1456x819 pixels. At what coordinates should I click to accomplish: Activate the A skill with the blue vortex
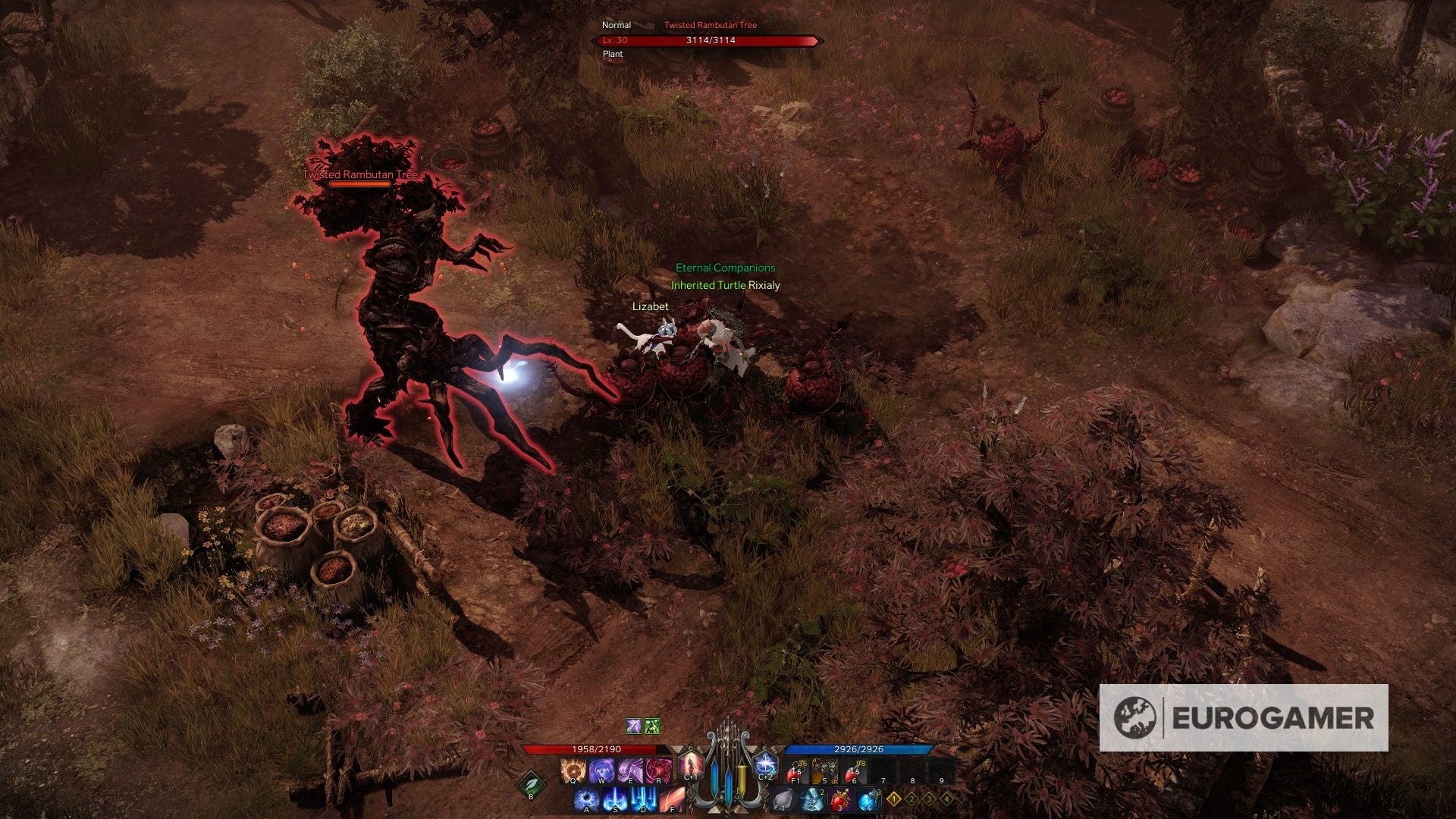(587, 800)
